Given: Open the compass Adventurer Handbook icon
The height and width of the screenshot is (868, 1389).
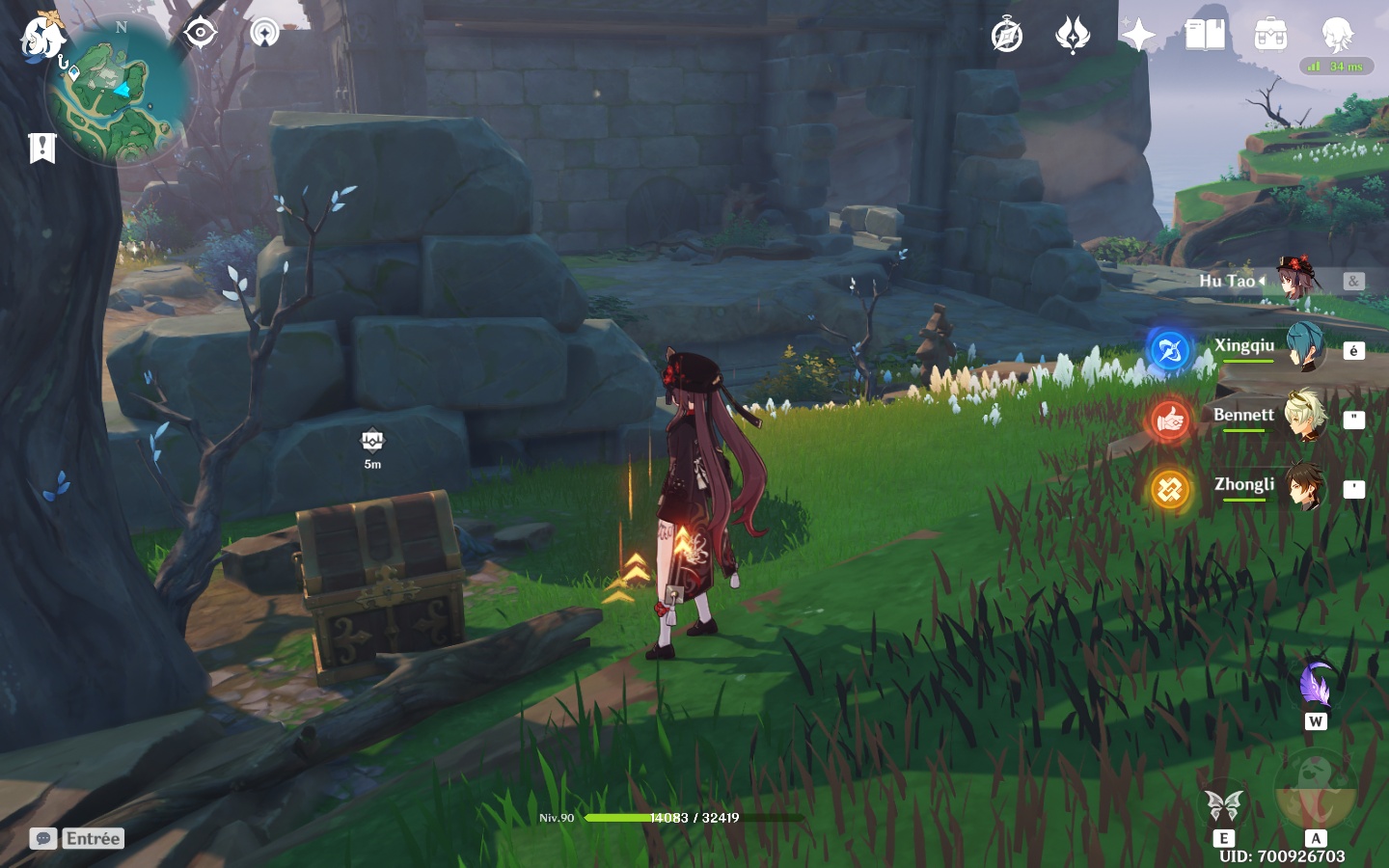Looking at the screenshot, I should (1007, 37).
